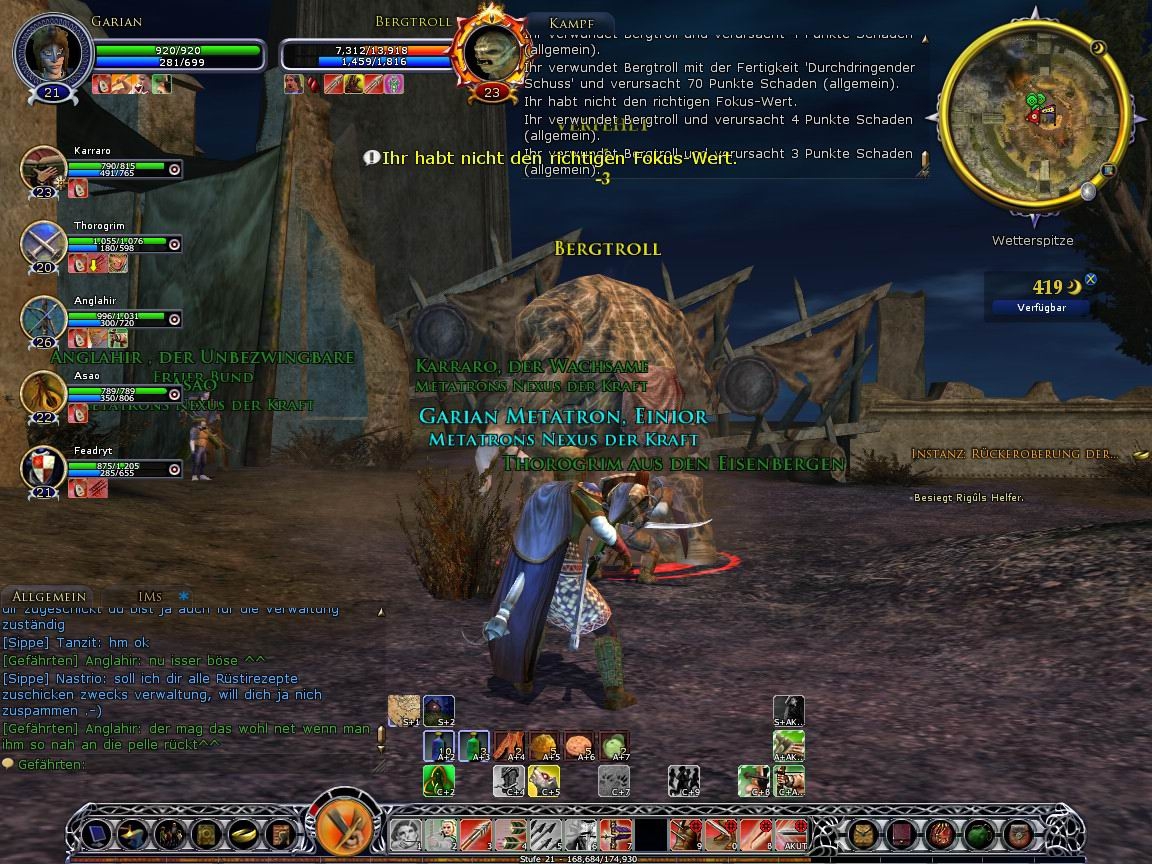The height and width of the screenshot is (864, 1152).
Task: Click the Gefährten chat input line
Action: (x=190, y=765)
